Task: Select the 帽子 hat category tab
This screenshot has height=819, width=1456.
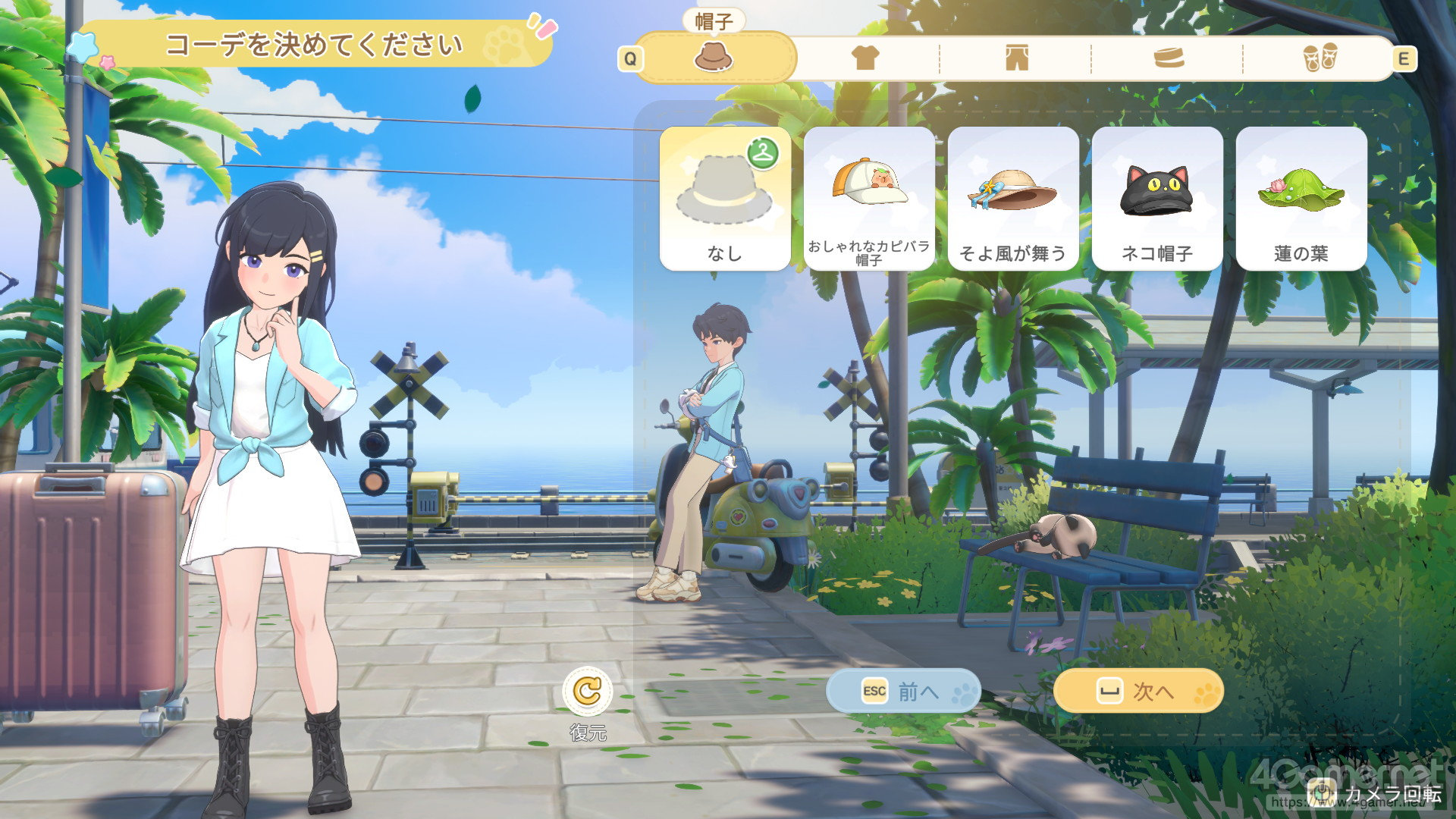Action: [714, 58]
